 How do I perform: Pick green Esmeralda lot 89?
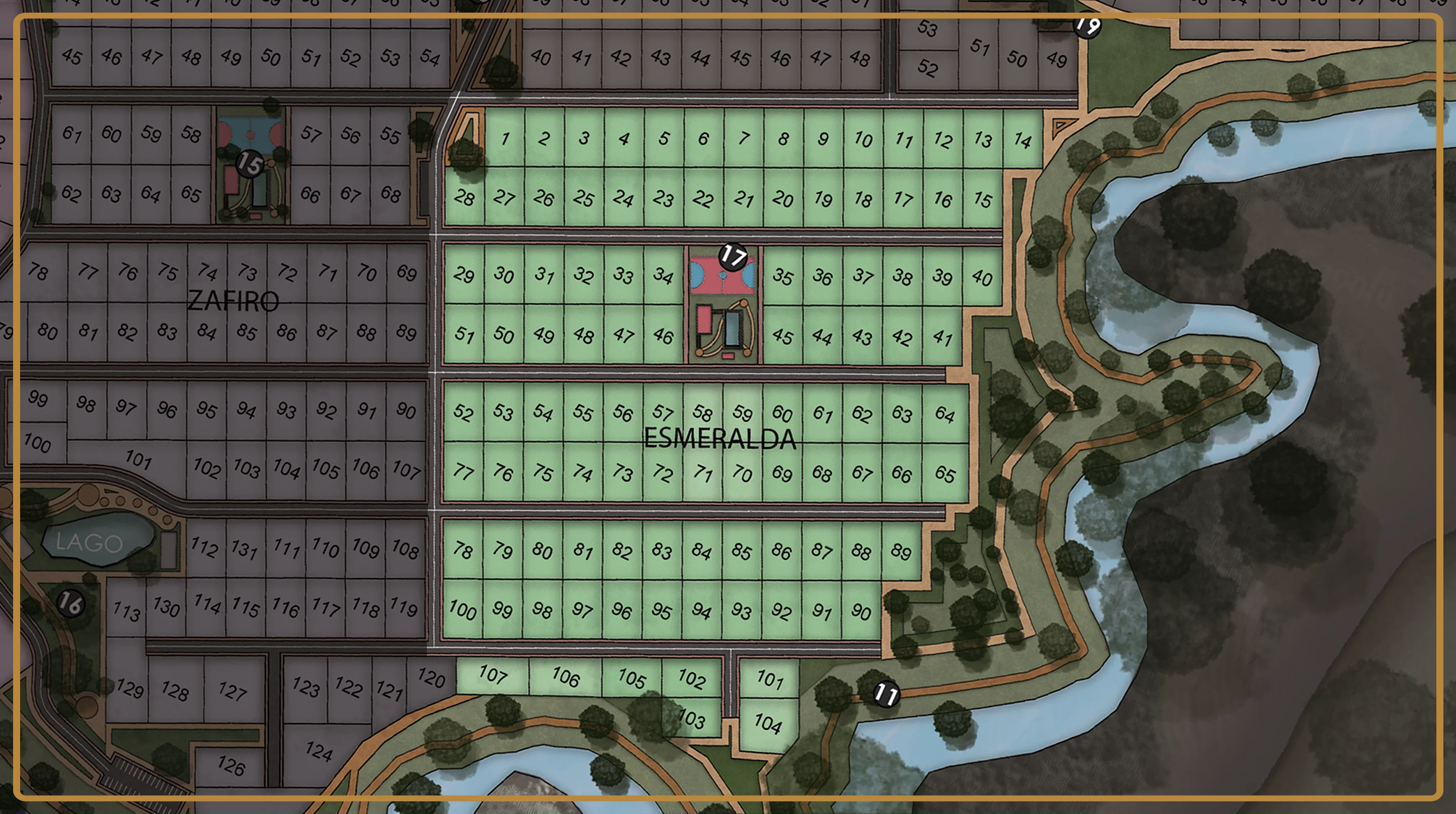pyautogui.click(x=901, y=551)
